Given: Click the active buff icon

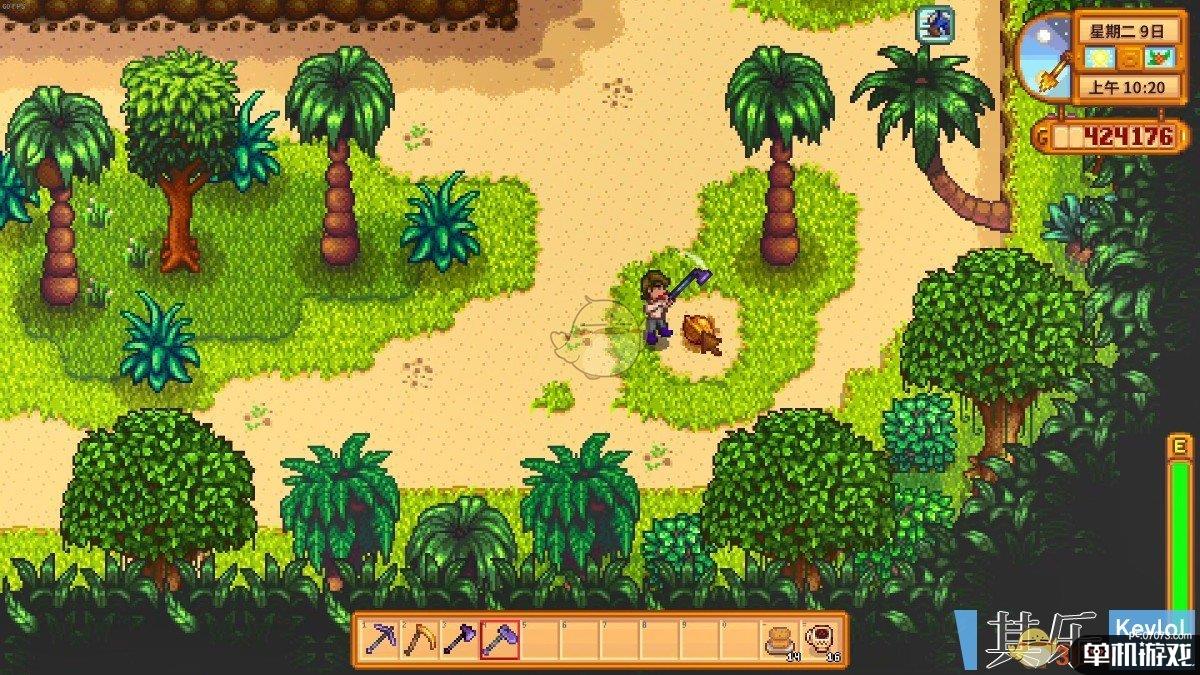Looking at the screenshot, I should click(x=935, y=24).
